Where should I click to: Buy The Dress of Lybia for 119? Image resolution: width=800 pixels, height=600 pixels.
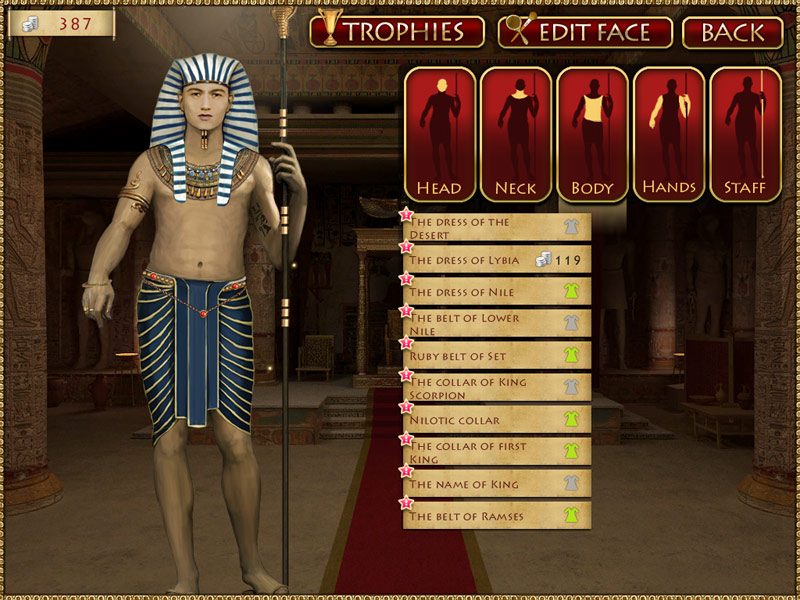point(497,260)
